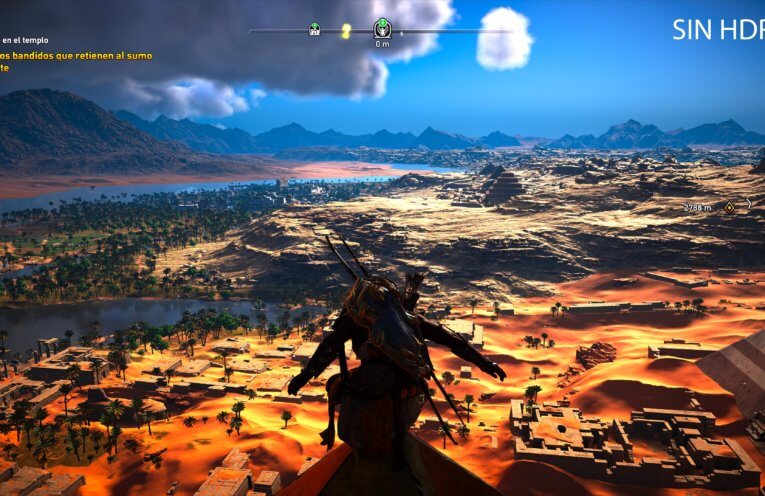The image size is (765, 496).
Task: Select the eagle icon at the compass center
Action: point(382,28)
